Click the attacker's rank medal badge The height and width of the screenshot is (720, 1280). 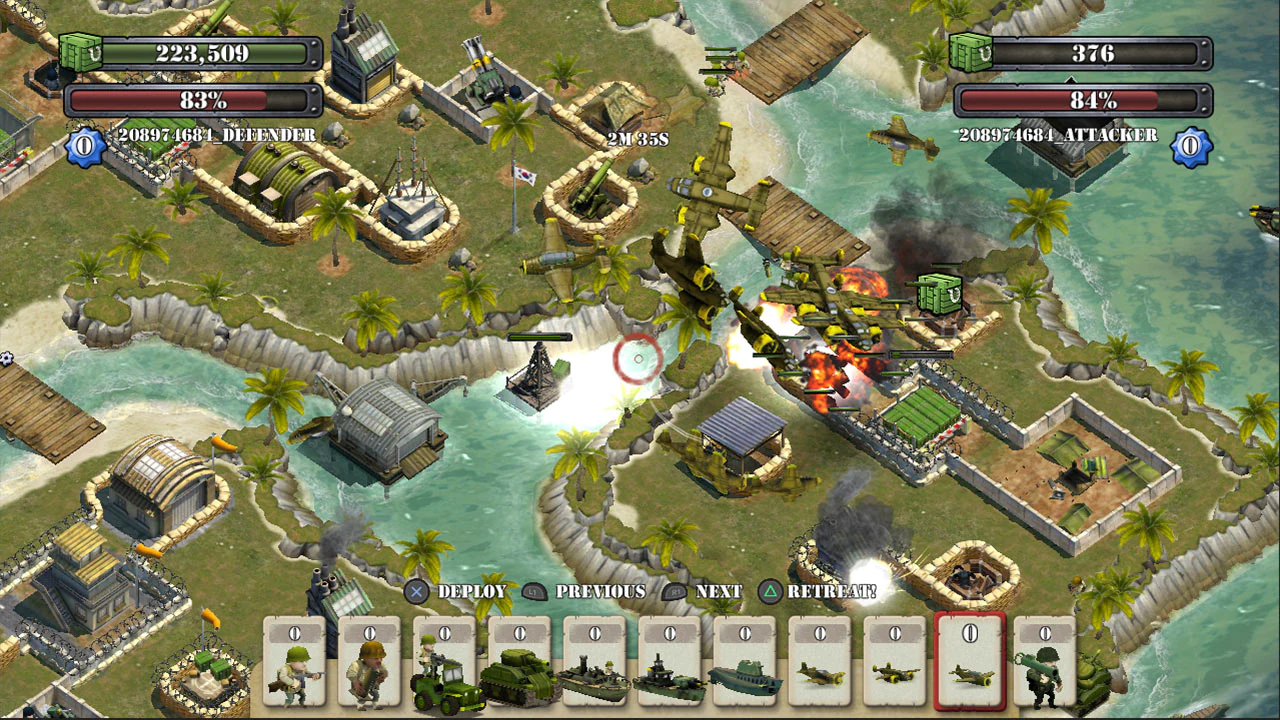click(x=1190, y=143)
